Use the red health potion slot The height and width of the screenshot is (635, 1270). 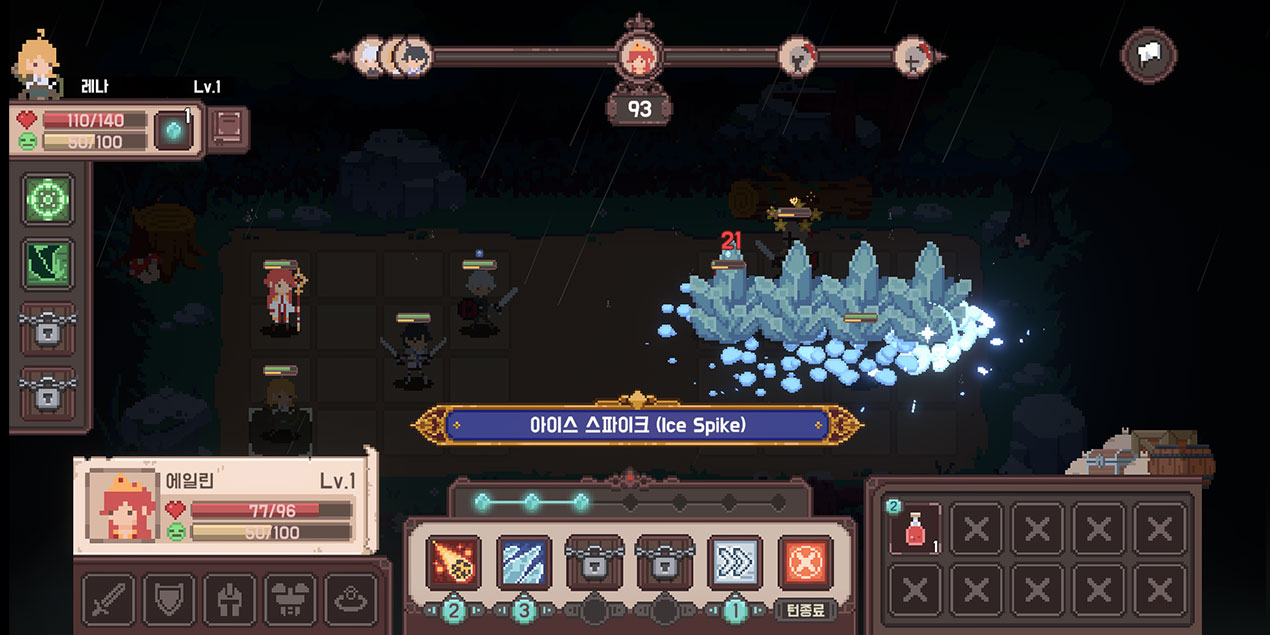tap(916, 529)
